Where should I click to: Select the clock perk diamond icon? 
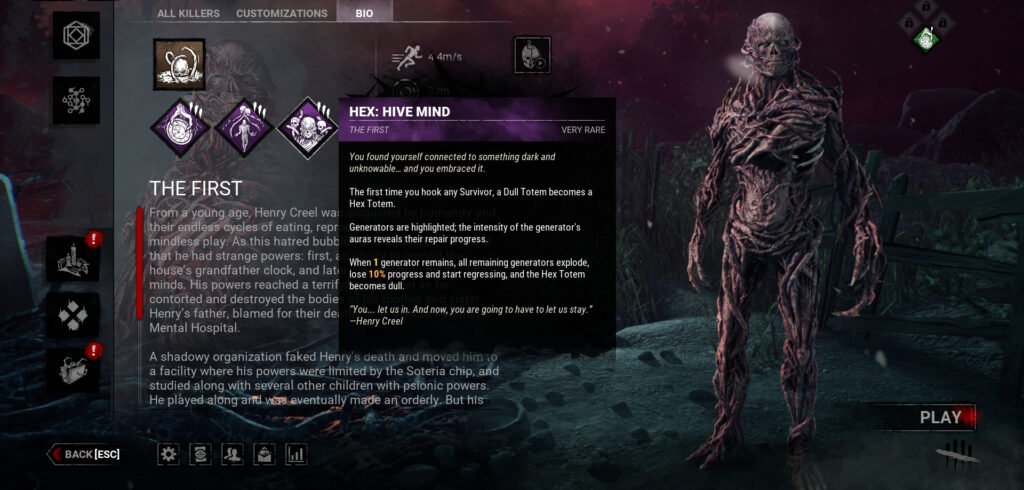pos(180,127)
